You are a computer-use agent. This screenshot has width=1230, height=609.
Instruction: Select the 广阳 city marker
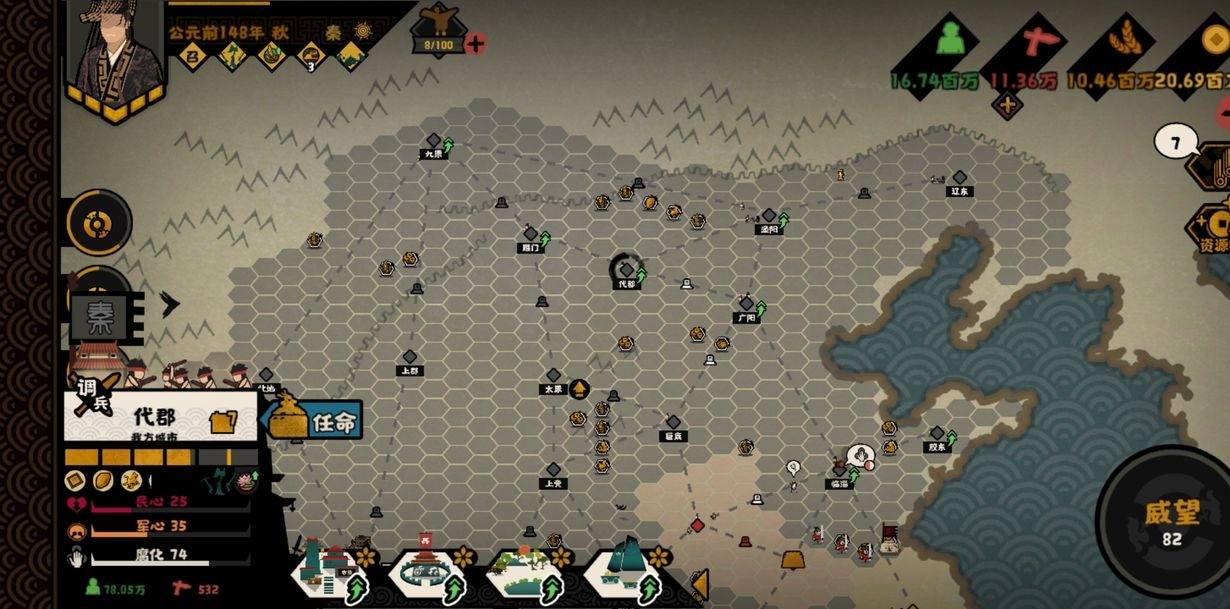746,306
